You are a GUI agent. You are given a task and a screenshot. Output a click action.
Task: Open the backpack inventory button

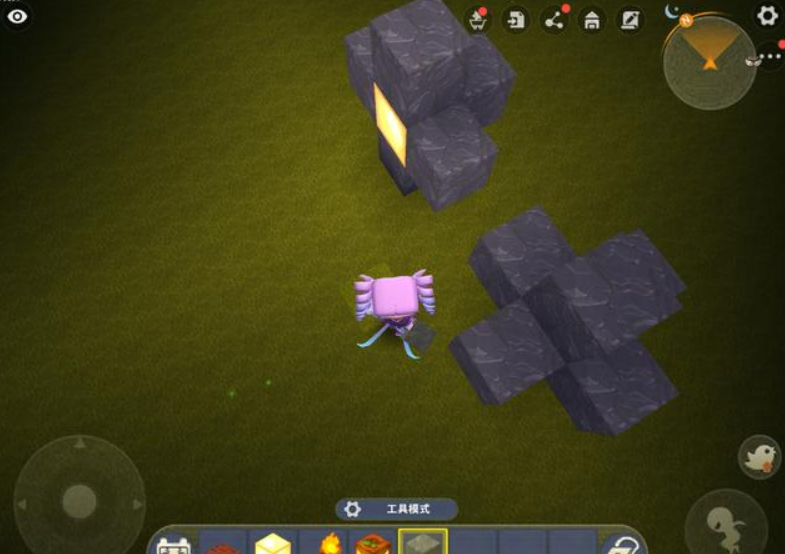pos(174,545)
